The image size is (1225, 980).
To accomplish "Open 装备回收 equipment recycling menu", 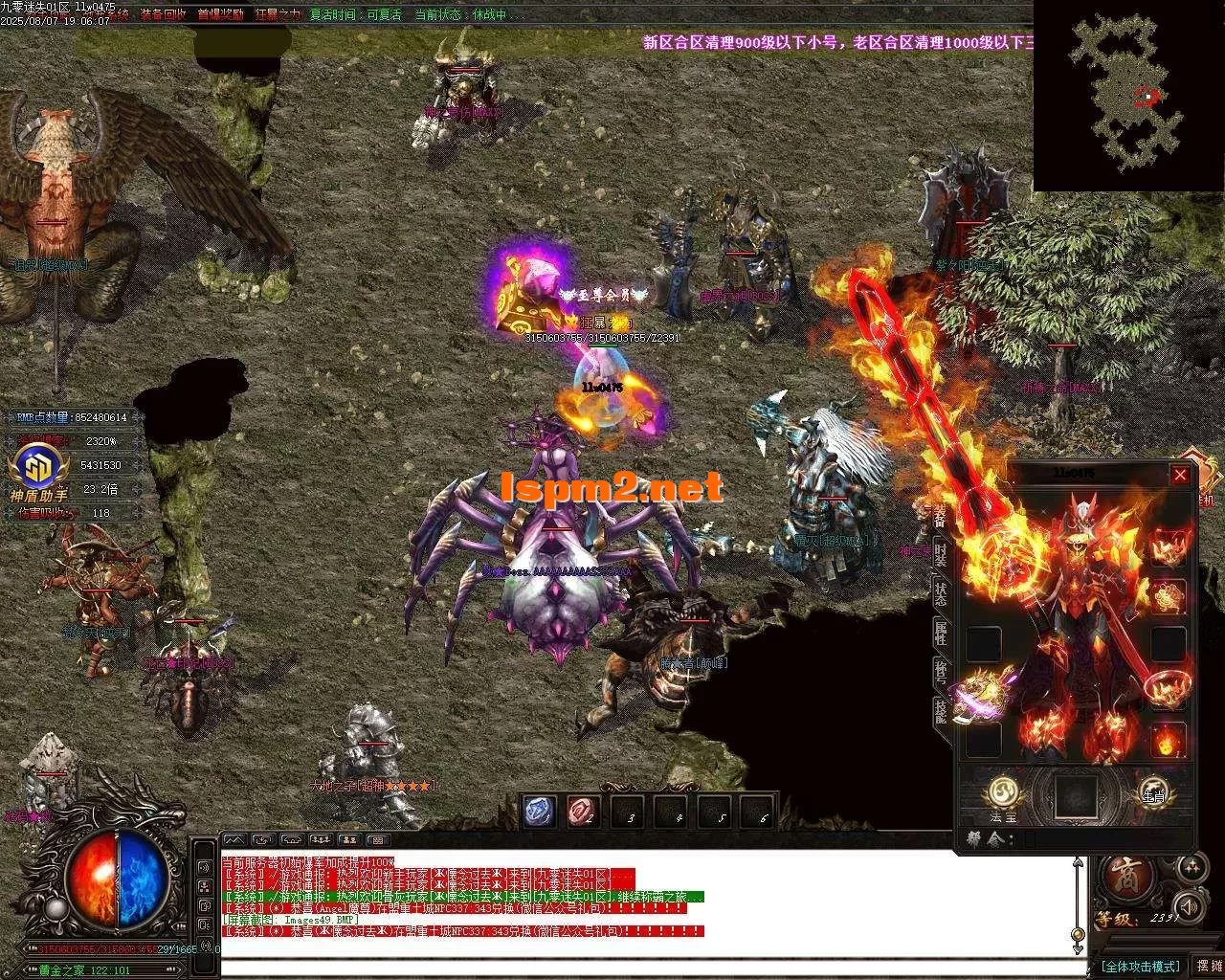I will (163, 15).
